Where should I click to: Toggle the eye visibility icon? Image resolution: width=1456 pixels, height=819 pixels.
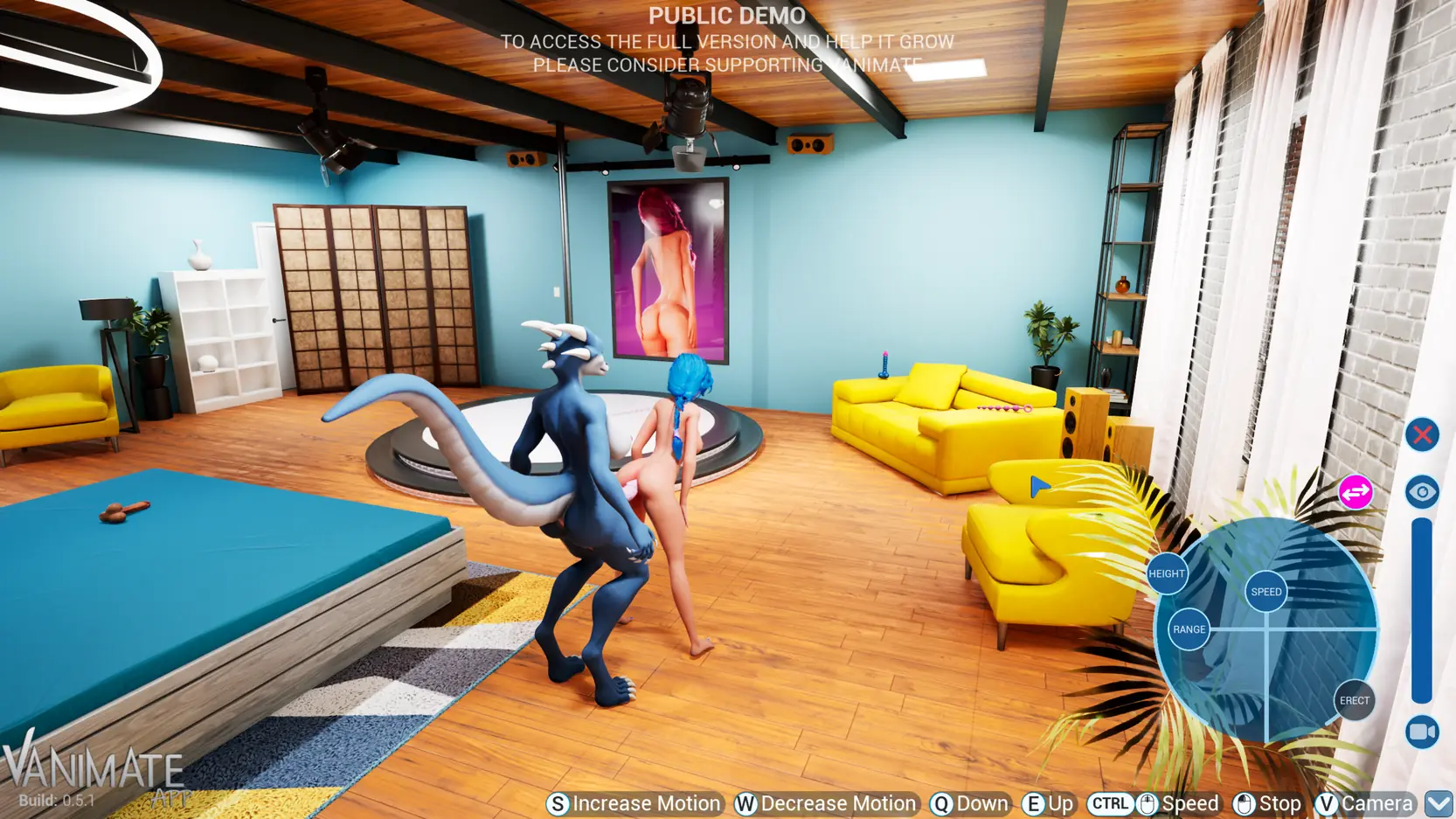(x=1424, y=492)
